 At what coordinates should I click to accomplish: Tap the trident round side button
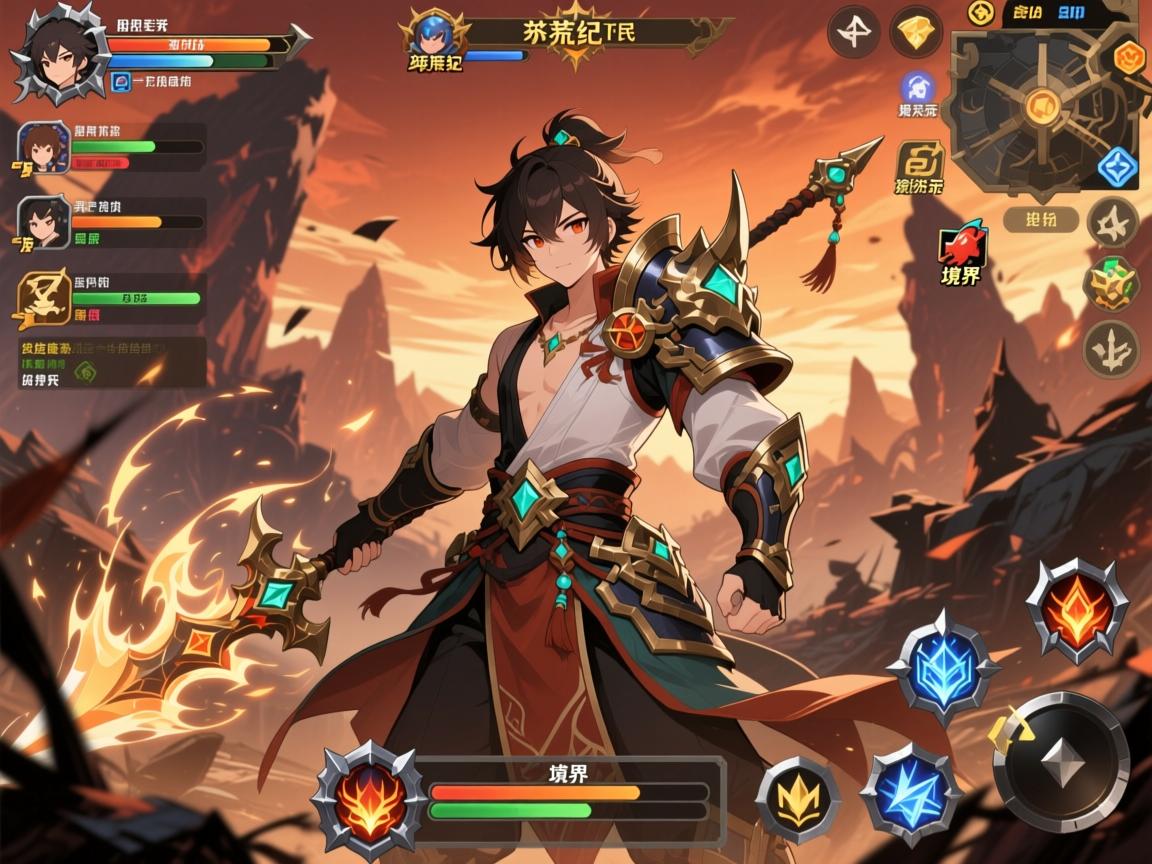click(x=1111, y=349)
